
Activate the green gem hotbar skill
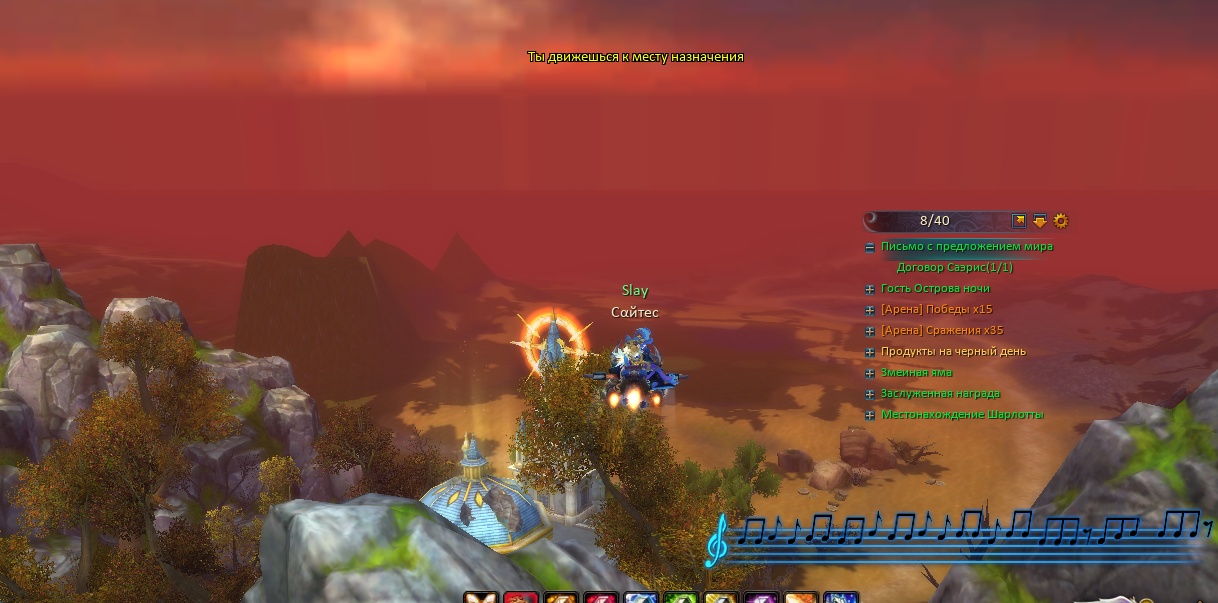681,598
